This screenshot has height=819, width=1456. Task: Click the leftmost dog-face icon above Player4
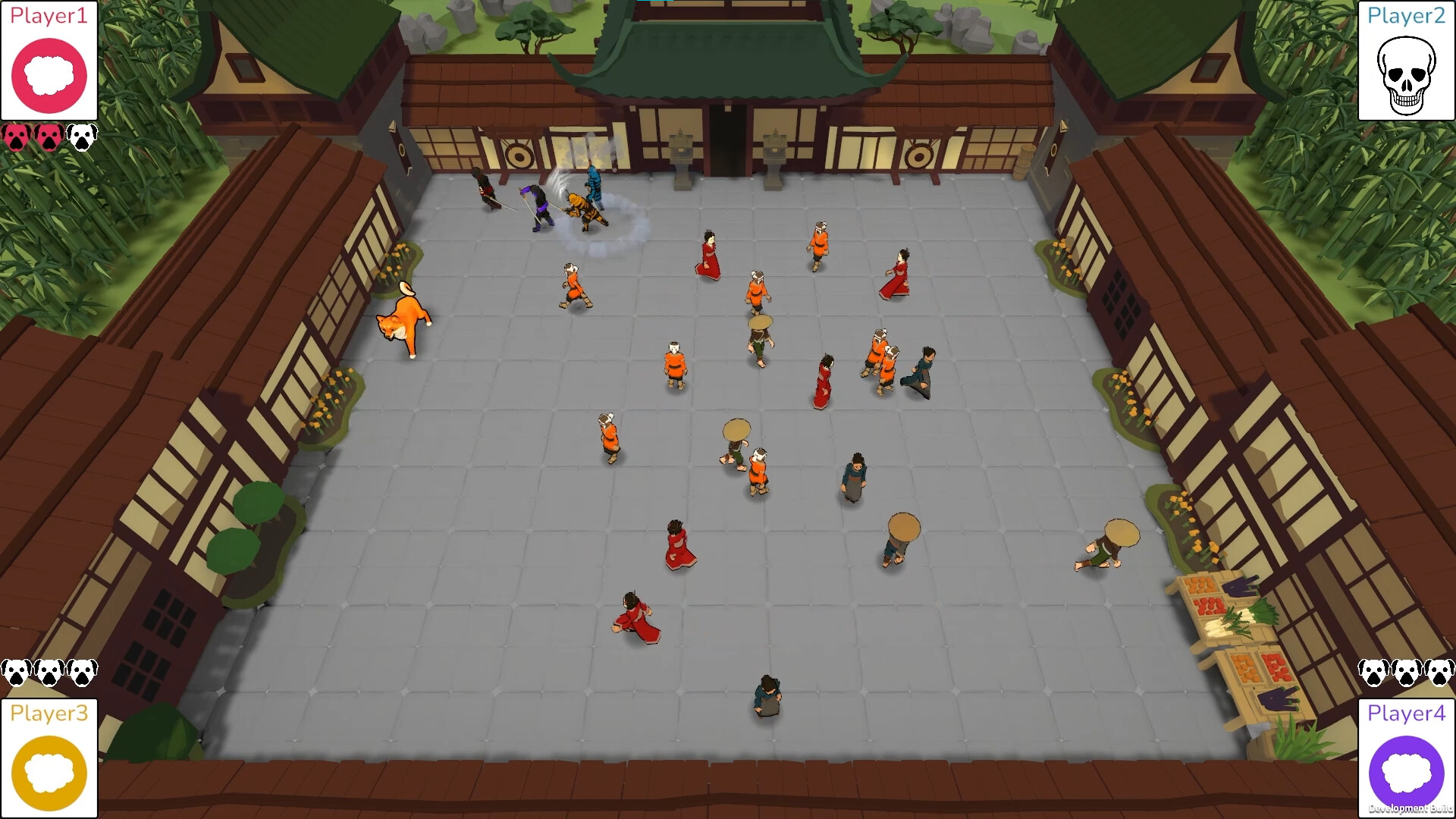pos(1373,673)
